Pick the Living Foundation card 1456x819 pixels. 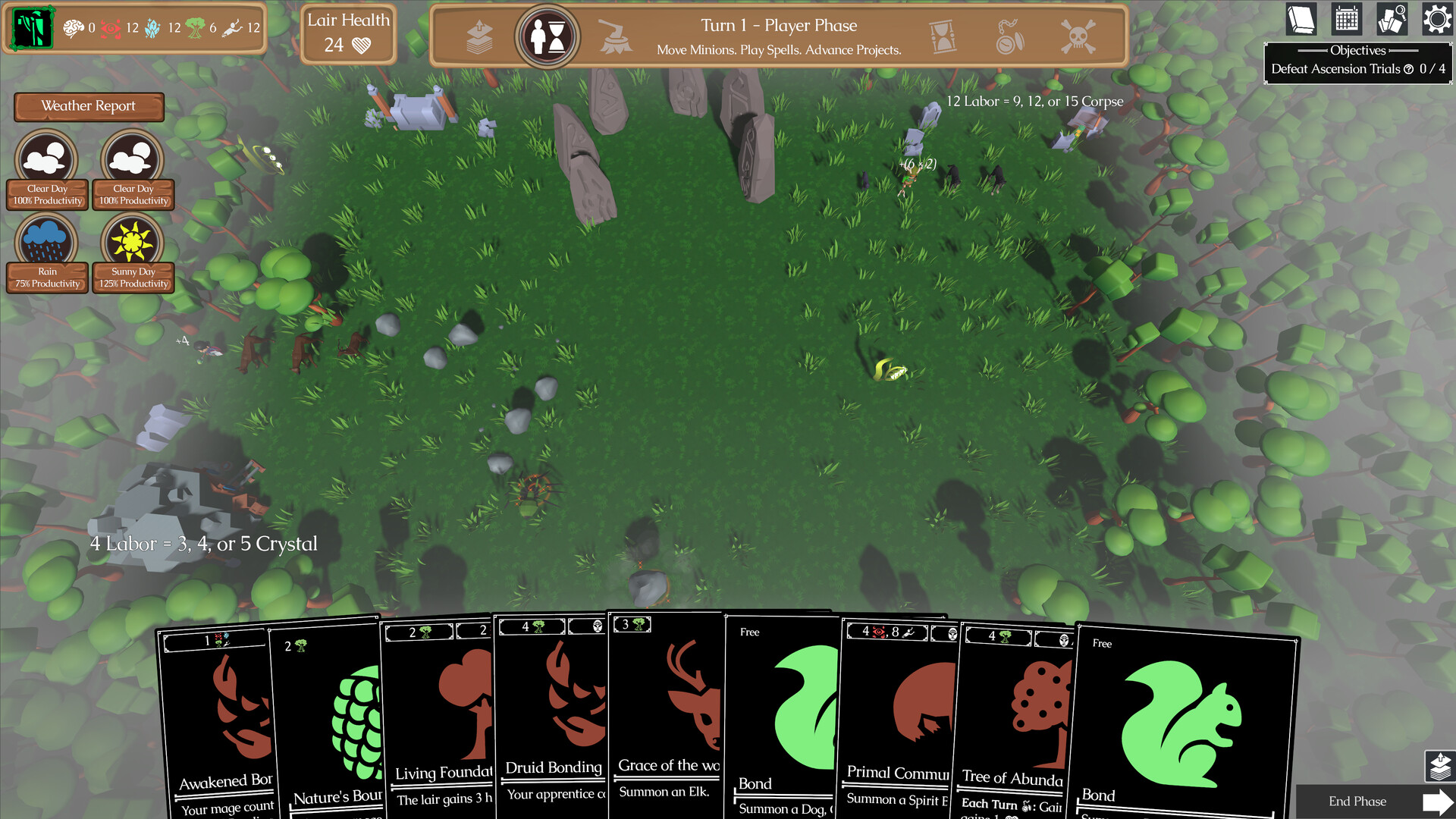pyautogui.click(x=438, y=720)
